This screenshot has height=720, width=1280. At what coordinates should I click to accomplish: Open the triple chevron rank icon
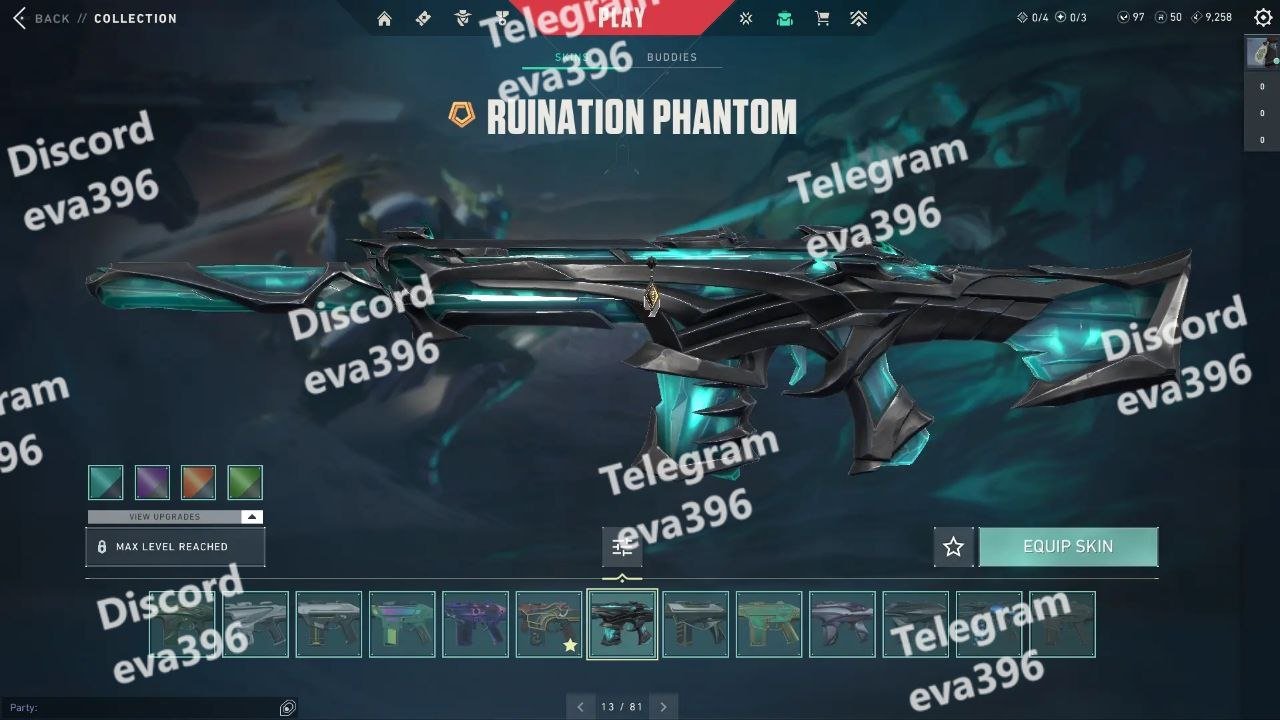pyautogui.click(x=859, y=18)
